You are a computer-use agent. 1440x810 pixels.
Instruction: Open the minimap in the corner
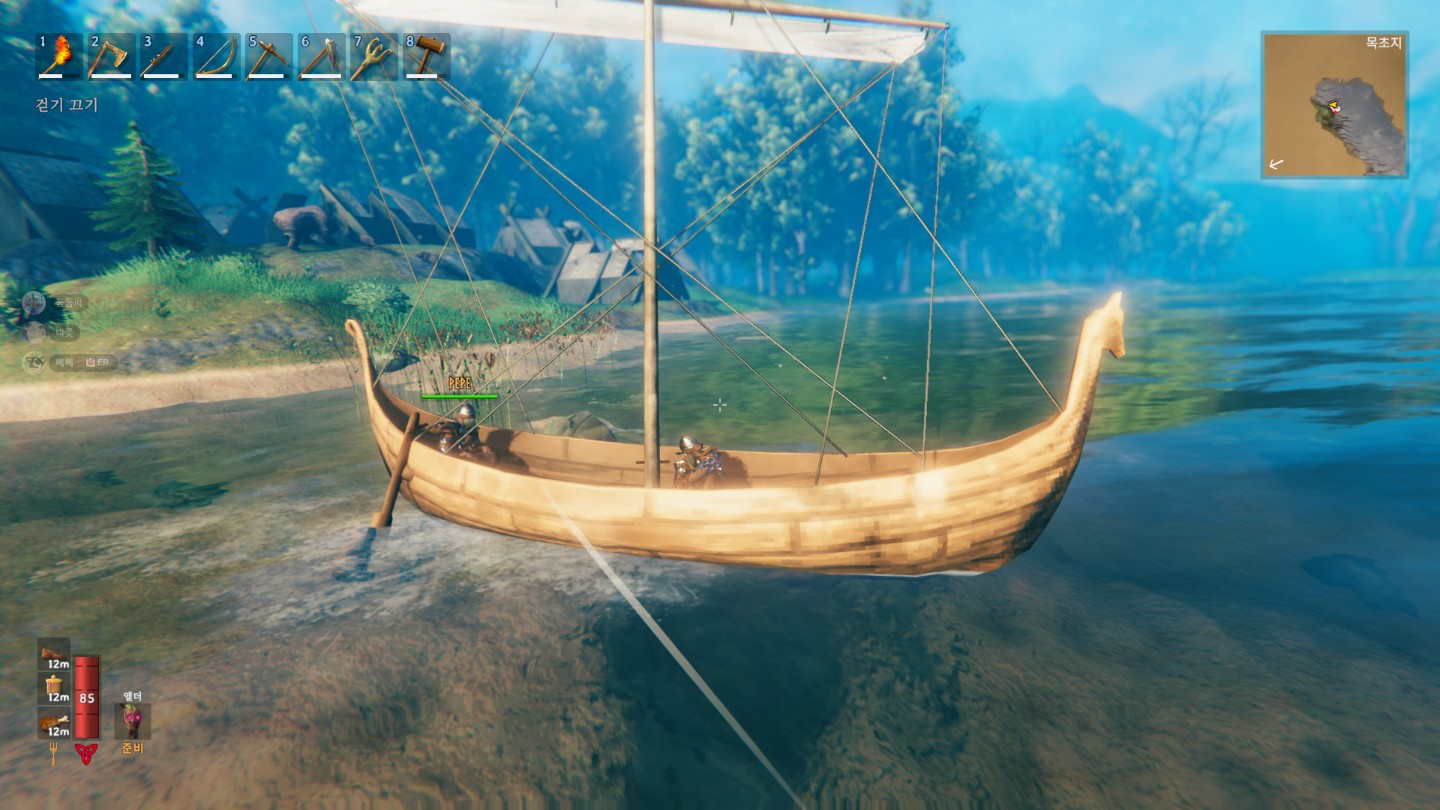[1334, 105]
